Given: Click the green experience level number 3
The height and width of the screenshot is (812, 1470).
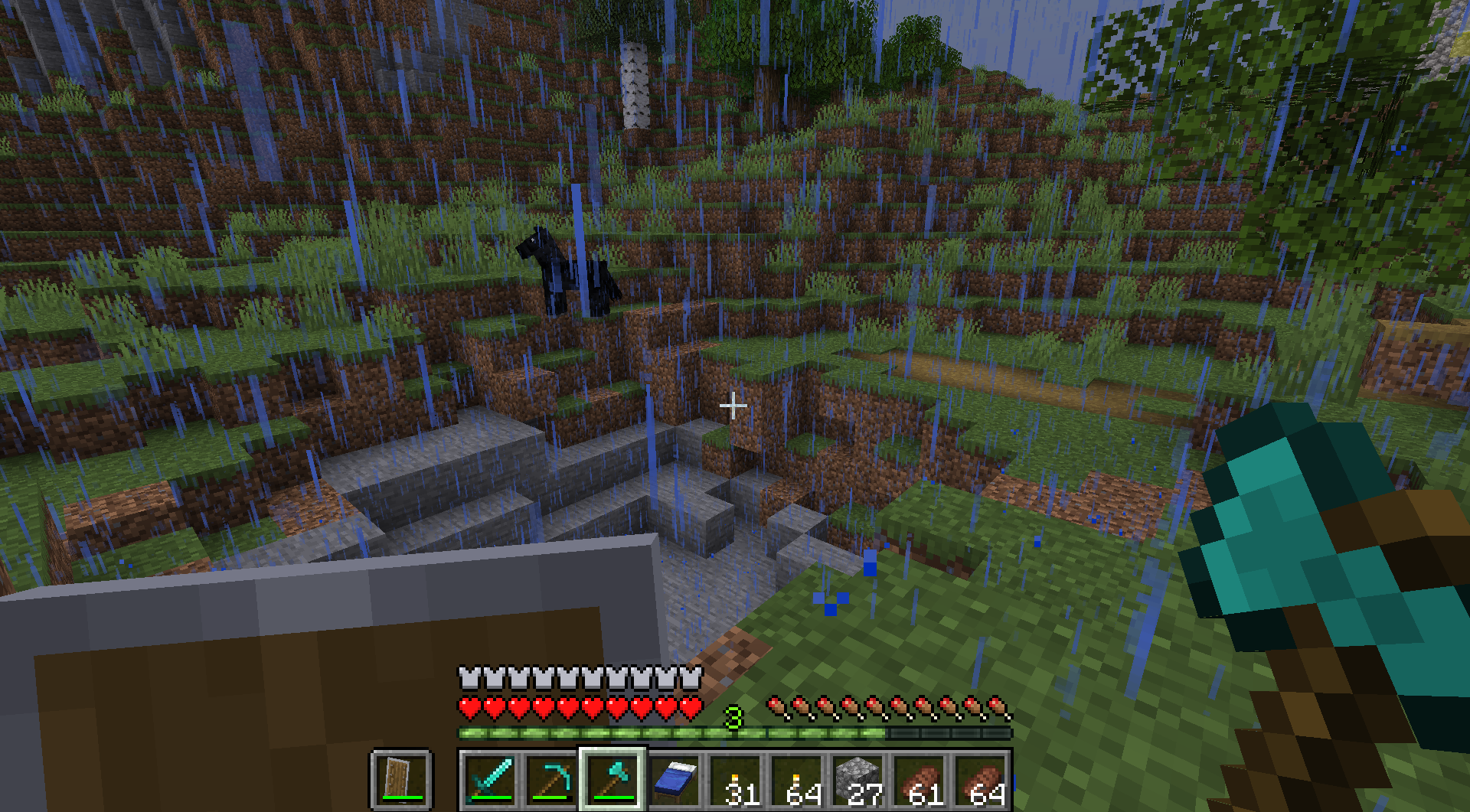Looking at the screenshot, I should [x=733, y=718].
